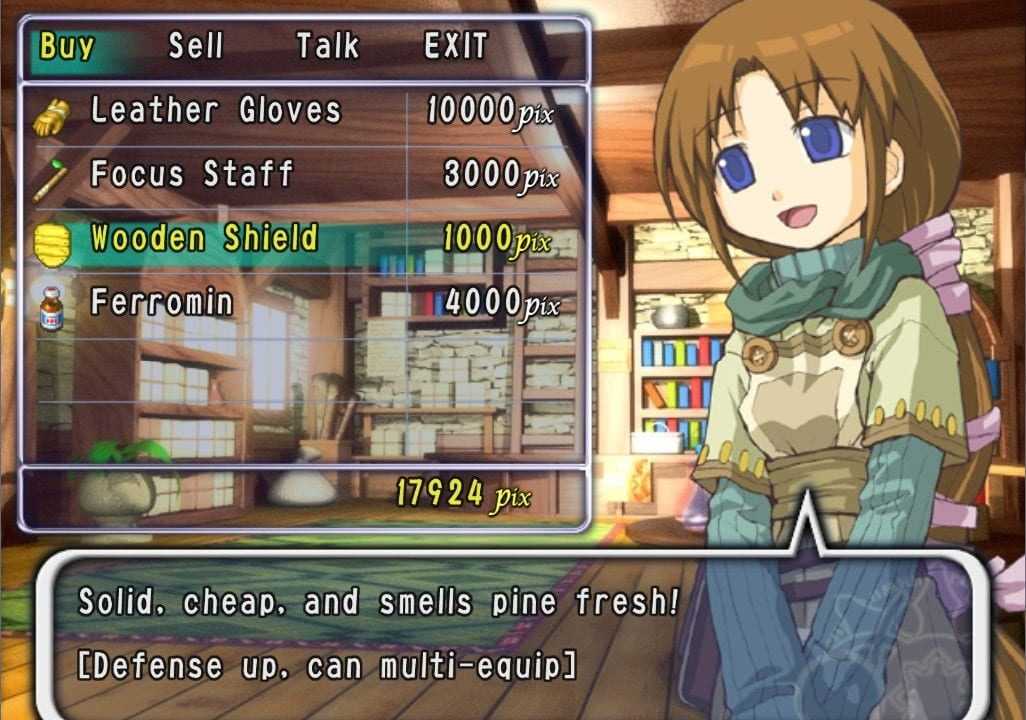This screenshot has height=720, width=1026.
Task: Click the Focus Staff icon
Action: (x=50, y=178)
